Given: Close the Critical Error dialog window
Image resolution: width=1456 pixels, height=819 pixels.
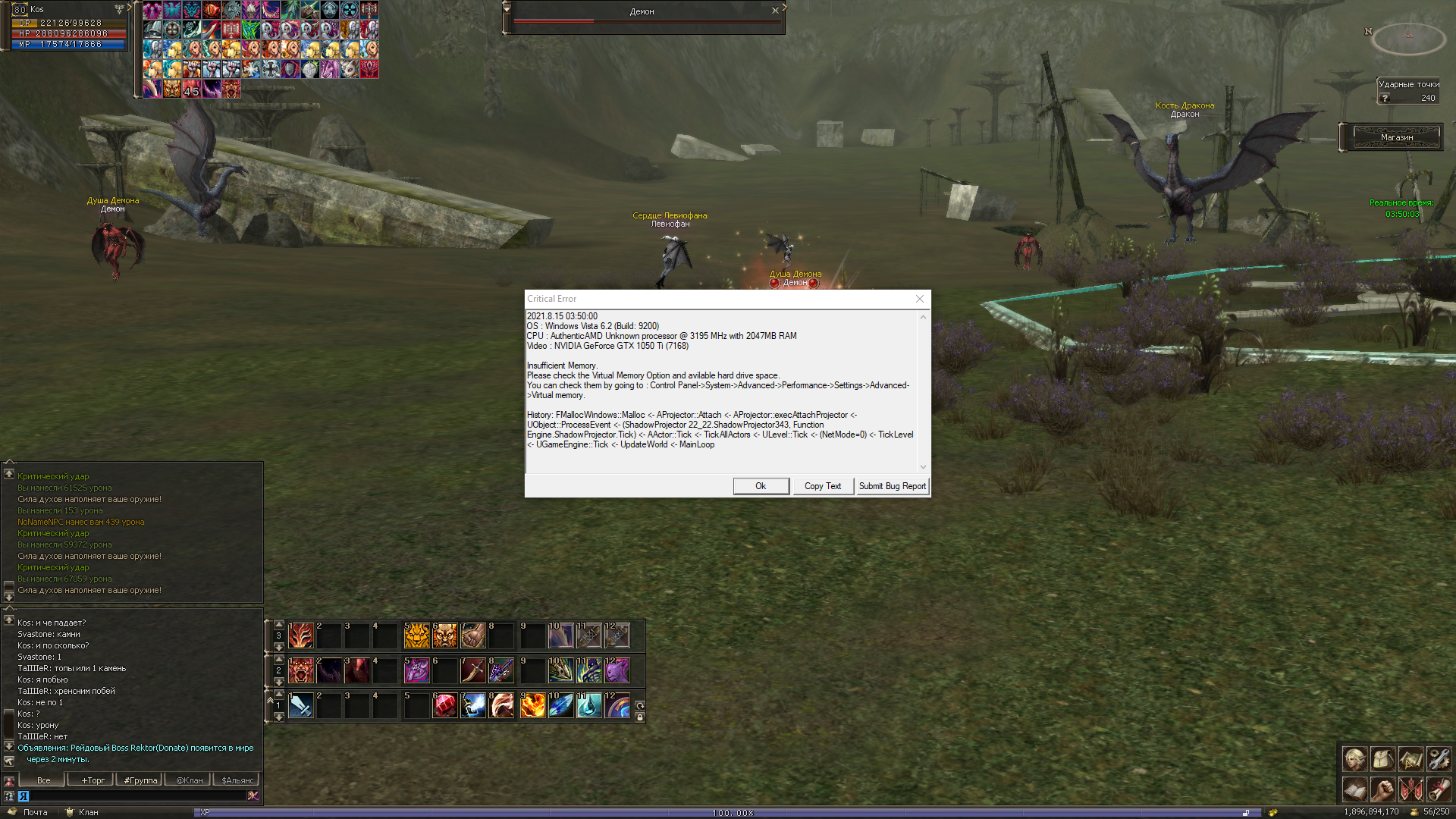Looking at the screenshot, I should pyautogui.click(x=920, y=299).
